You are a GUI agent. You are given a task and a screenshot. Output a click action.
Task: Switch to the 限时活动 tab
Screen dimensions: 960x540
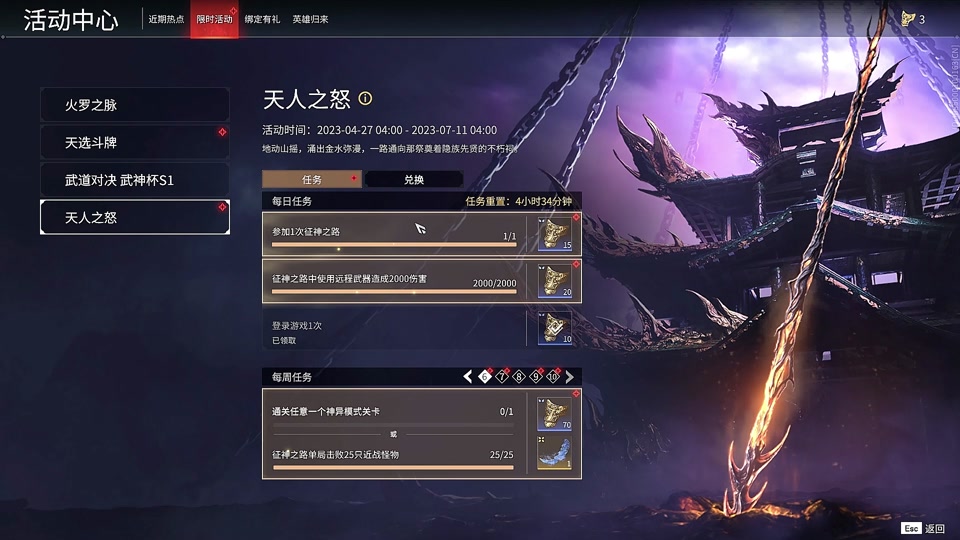click(x=214, y=19)
